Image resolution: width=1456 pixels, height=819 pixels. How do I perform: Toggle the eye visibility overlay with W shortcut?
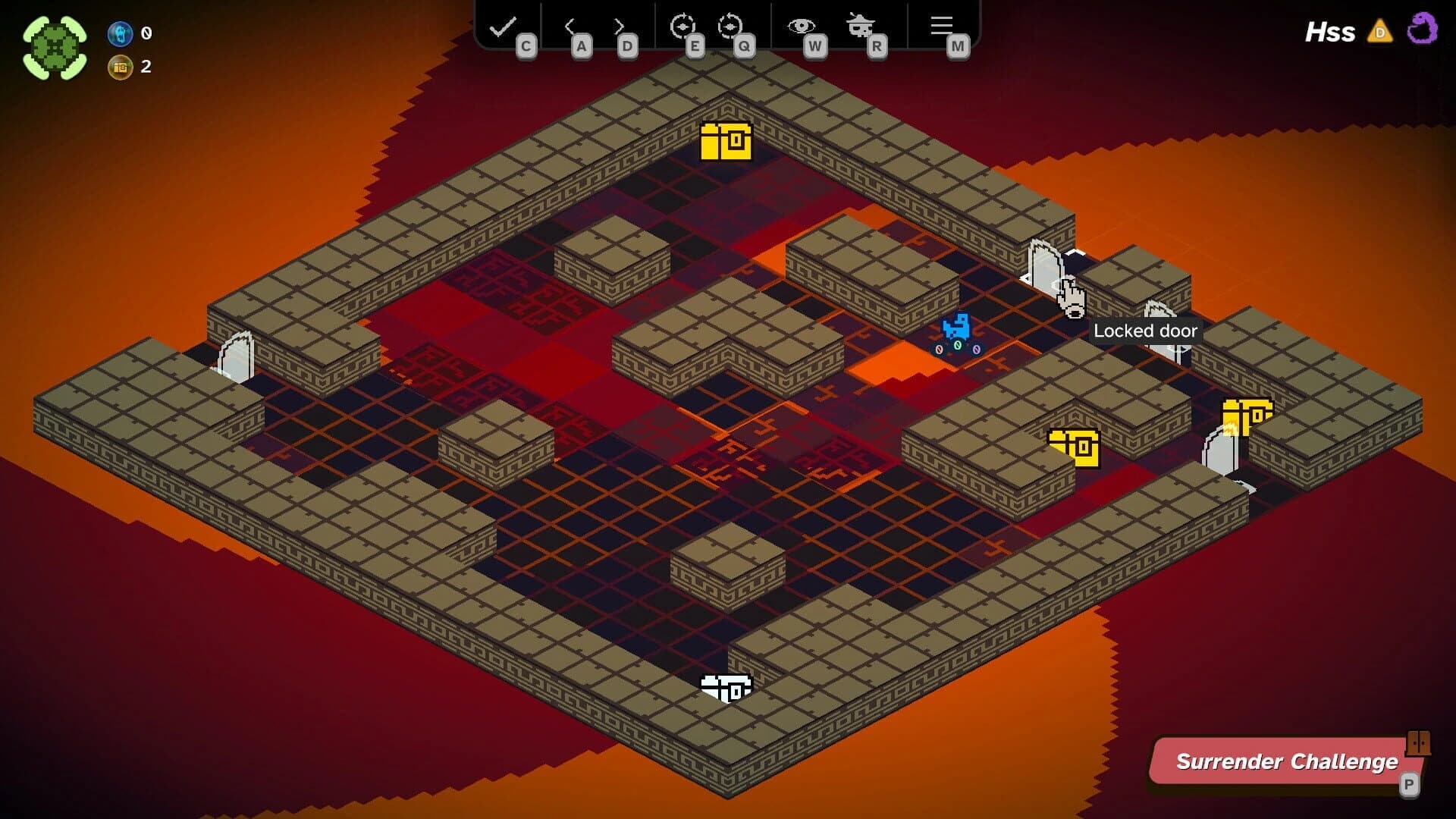click(x=817, y=45)
